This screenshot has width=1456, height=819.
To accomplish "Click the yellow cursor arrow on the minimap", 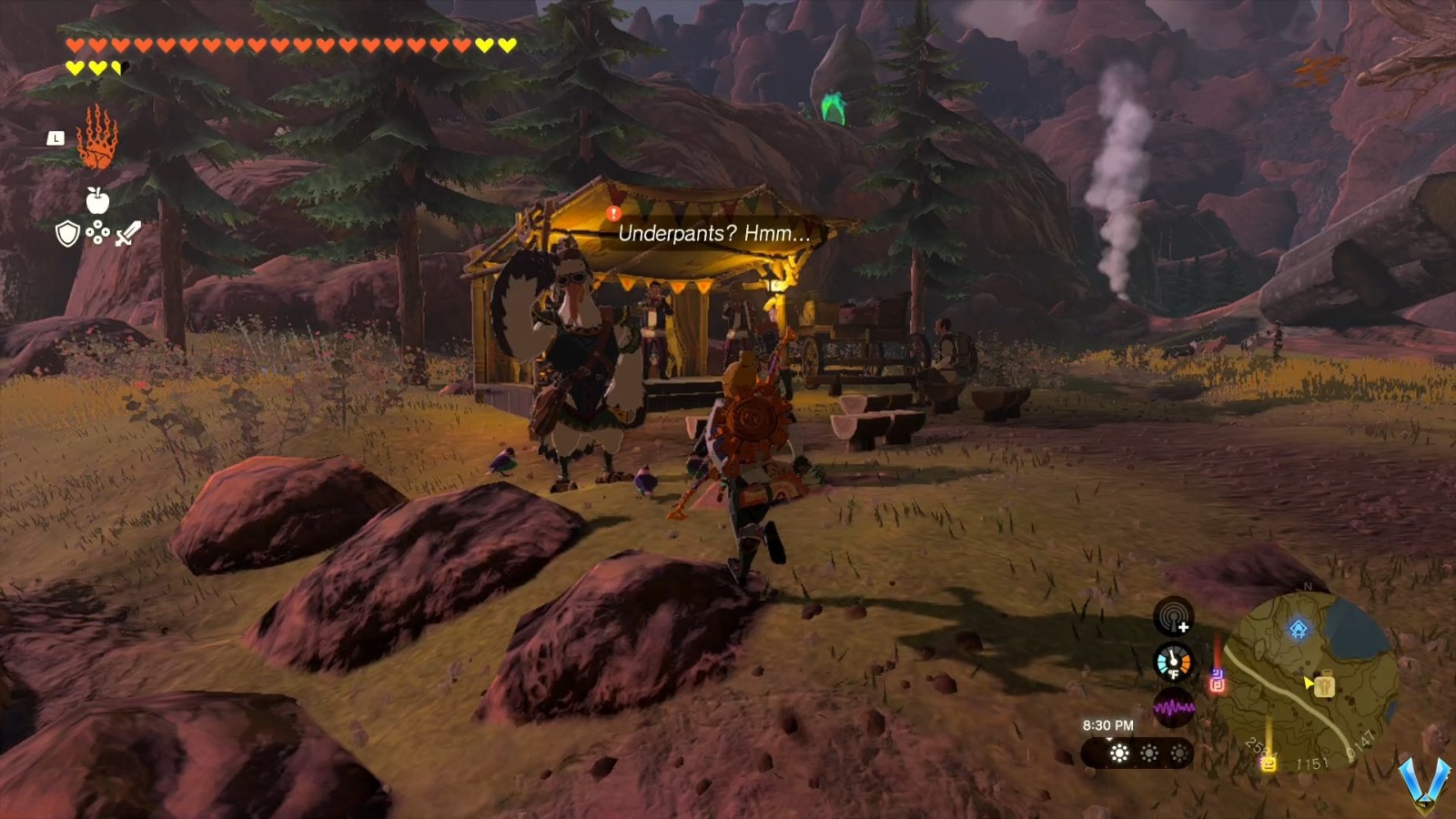I will click(x=1308, y=682).
